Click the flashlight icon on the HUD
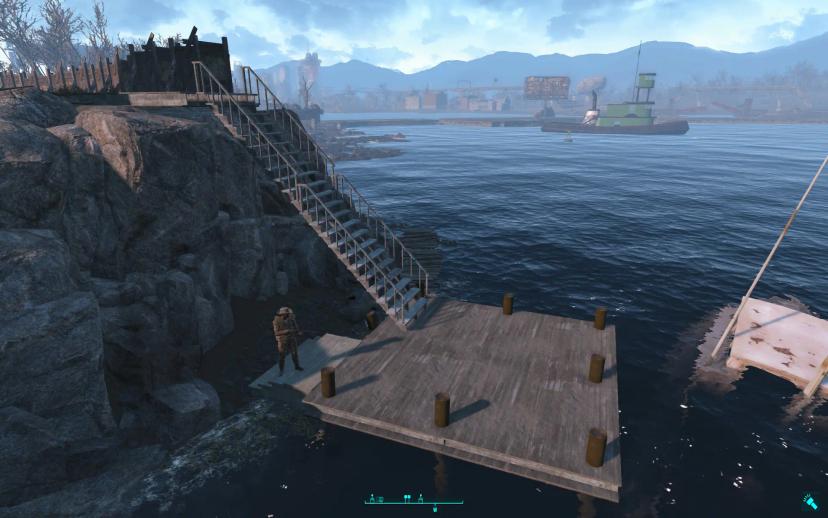The width and height of the screenshot is (828, 518). (x=809, y=502)
